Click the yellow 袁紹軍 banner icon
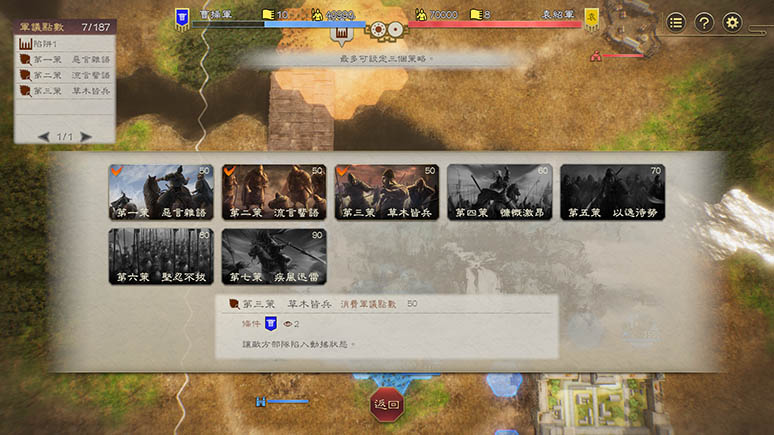The width and height of the screenshot is (774, 435). tap(592, 17)
